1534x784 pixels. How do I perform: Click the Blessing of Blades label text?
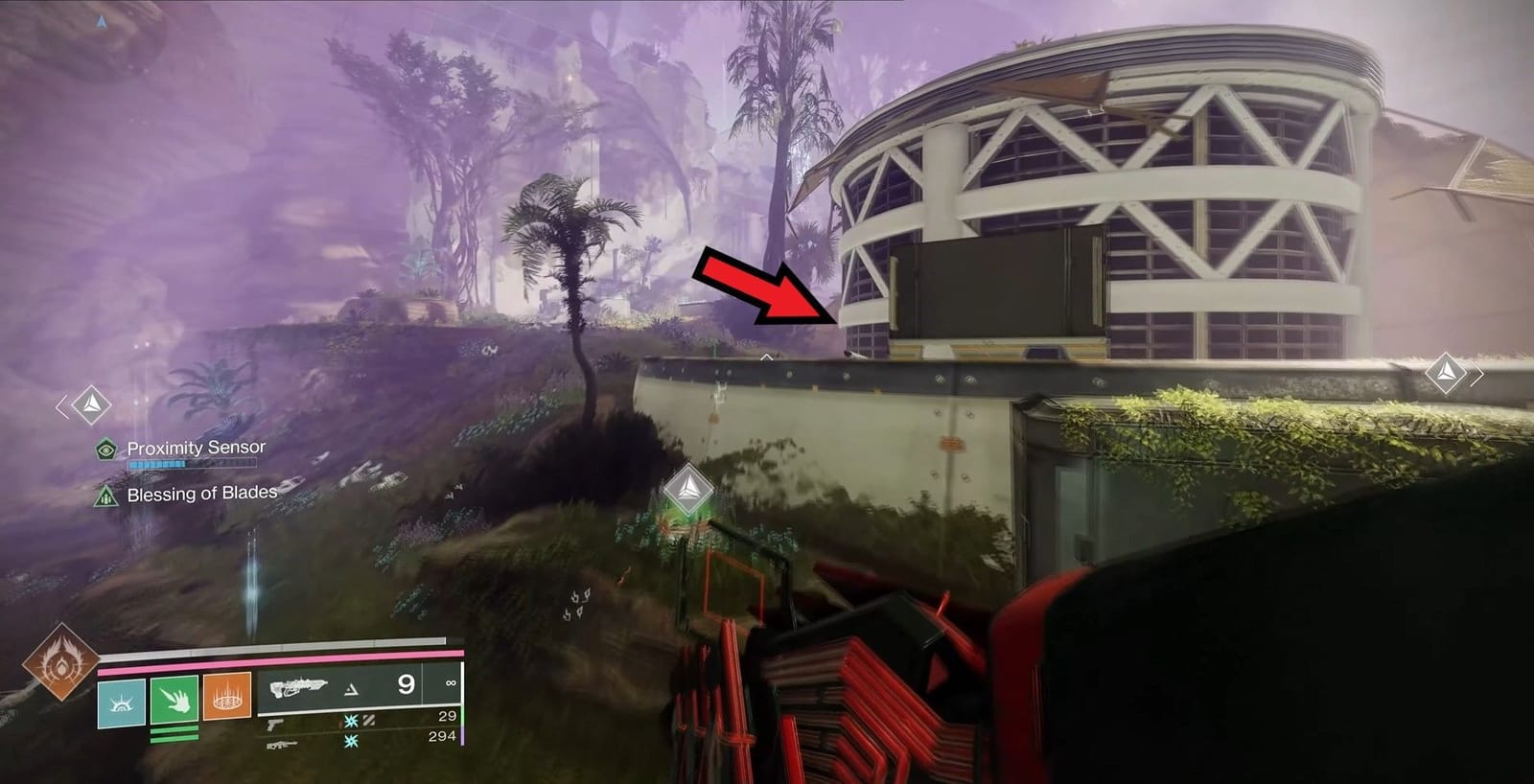point(203,494)
